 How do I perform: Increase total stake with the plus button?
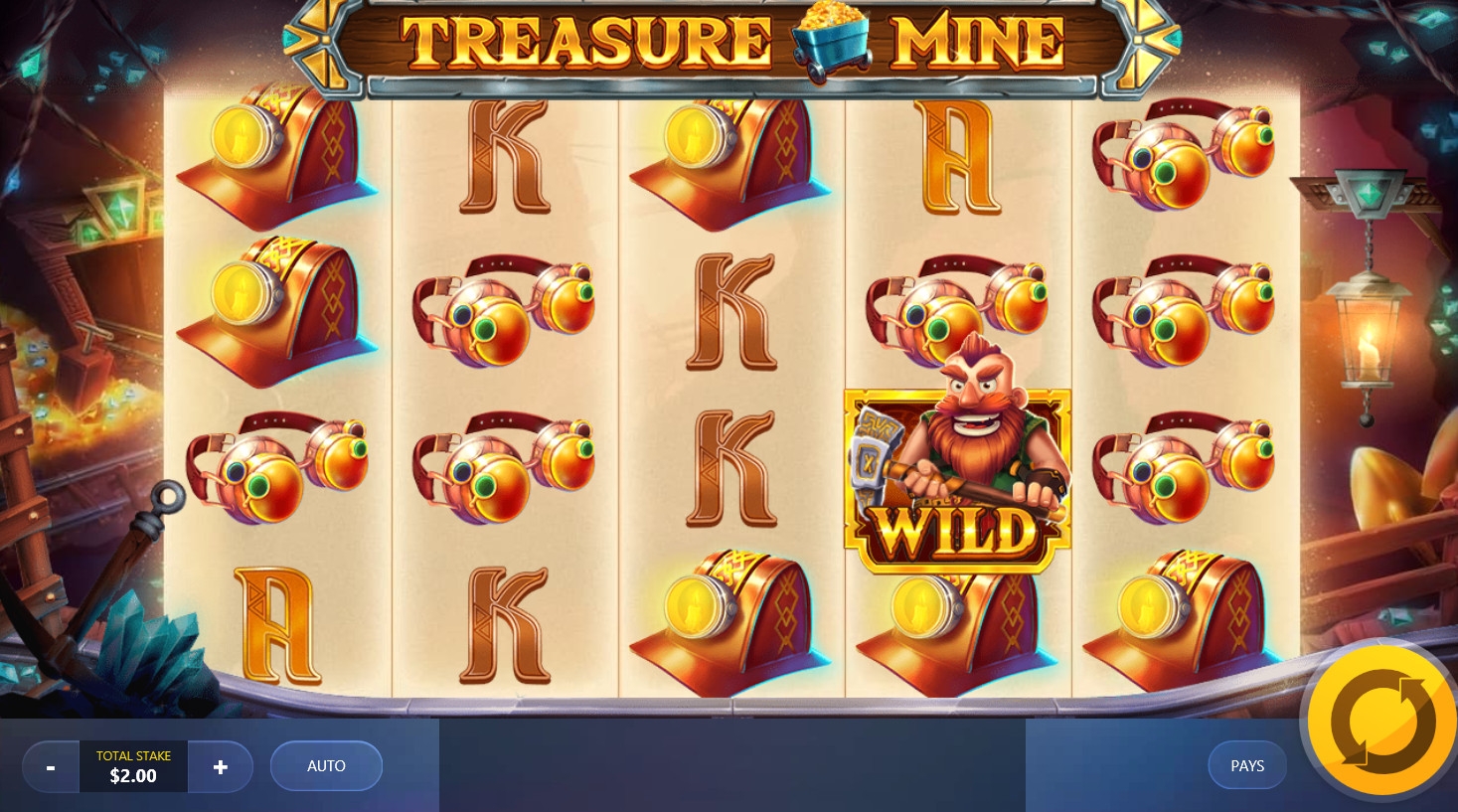click(221, 767)
